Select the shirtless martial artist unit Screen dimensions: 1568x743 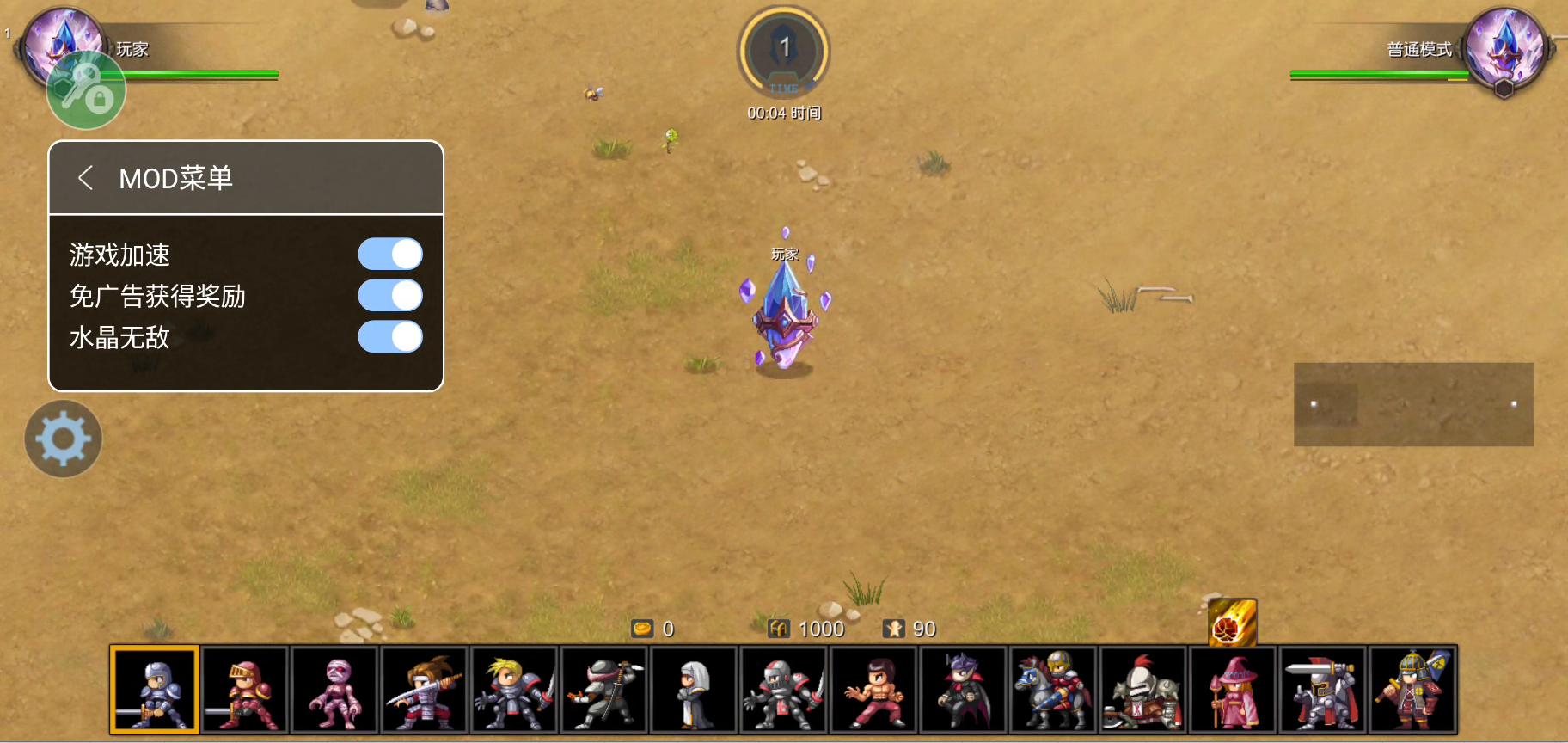coord(873,690)
